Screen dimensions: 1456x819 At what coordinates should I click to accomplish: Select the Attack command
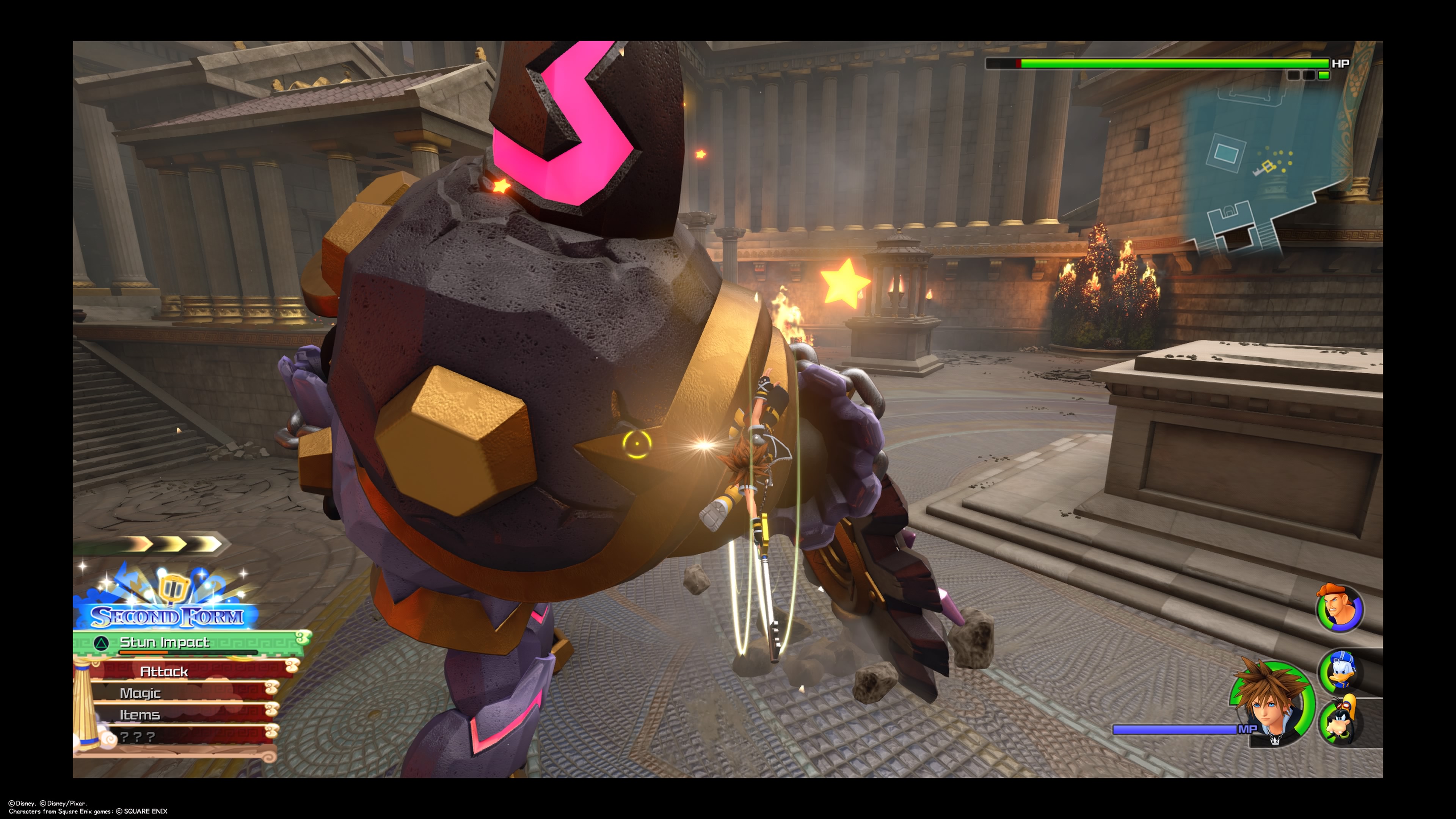pyautogui.click(x=164, y=671)
